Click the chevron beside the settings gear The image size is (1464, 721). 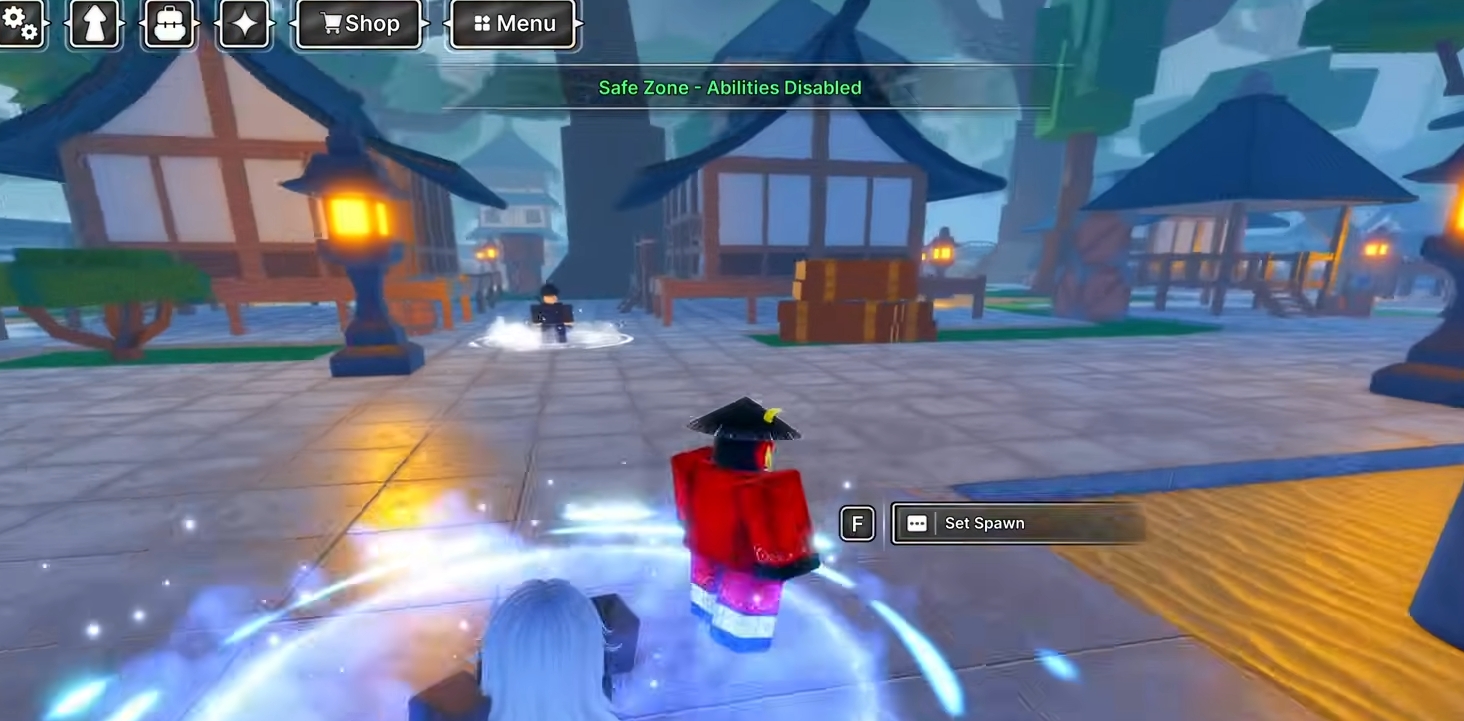[x=48, y=22]
